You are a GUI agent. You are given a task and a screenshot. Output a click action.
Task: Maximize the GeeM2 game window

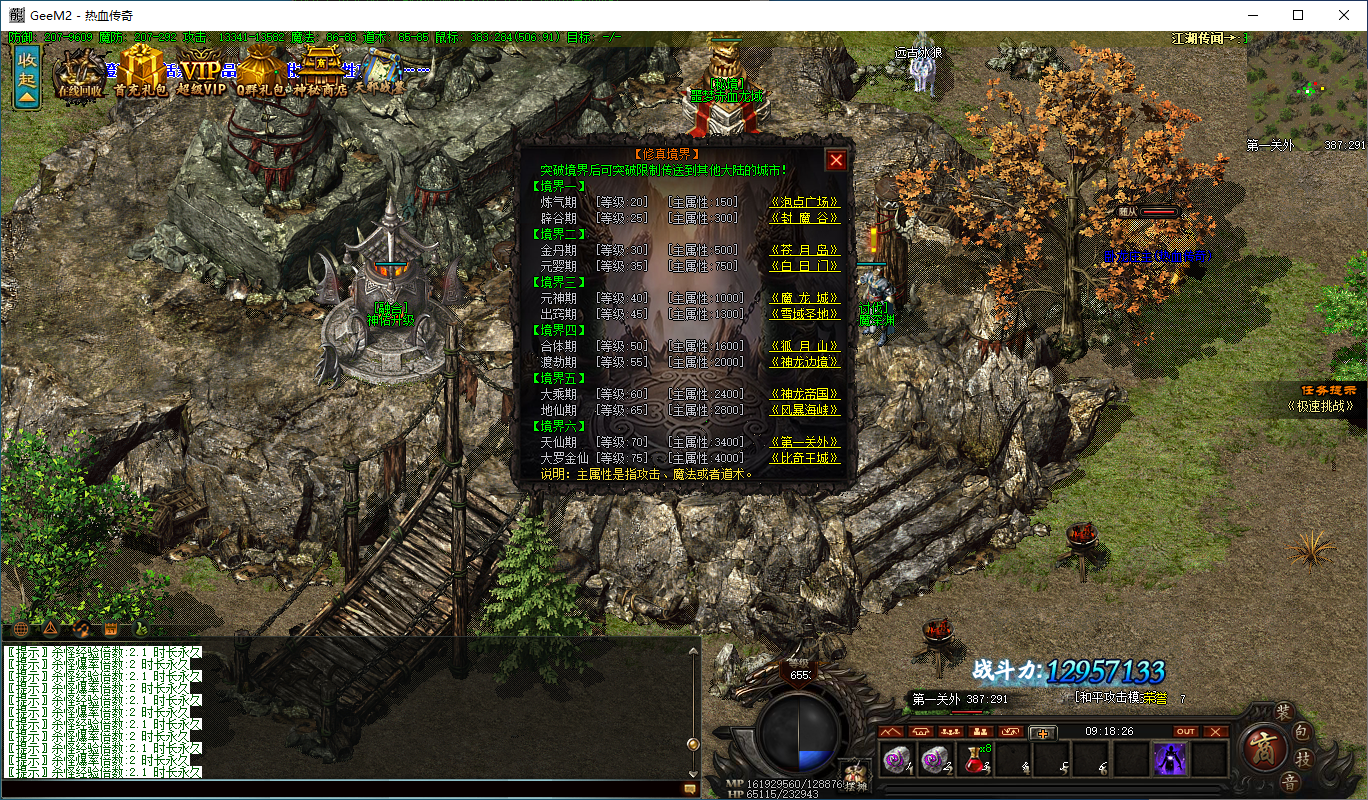click(1298, 15)
